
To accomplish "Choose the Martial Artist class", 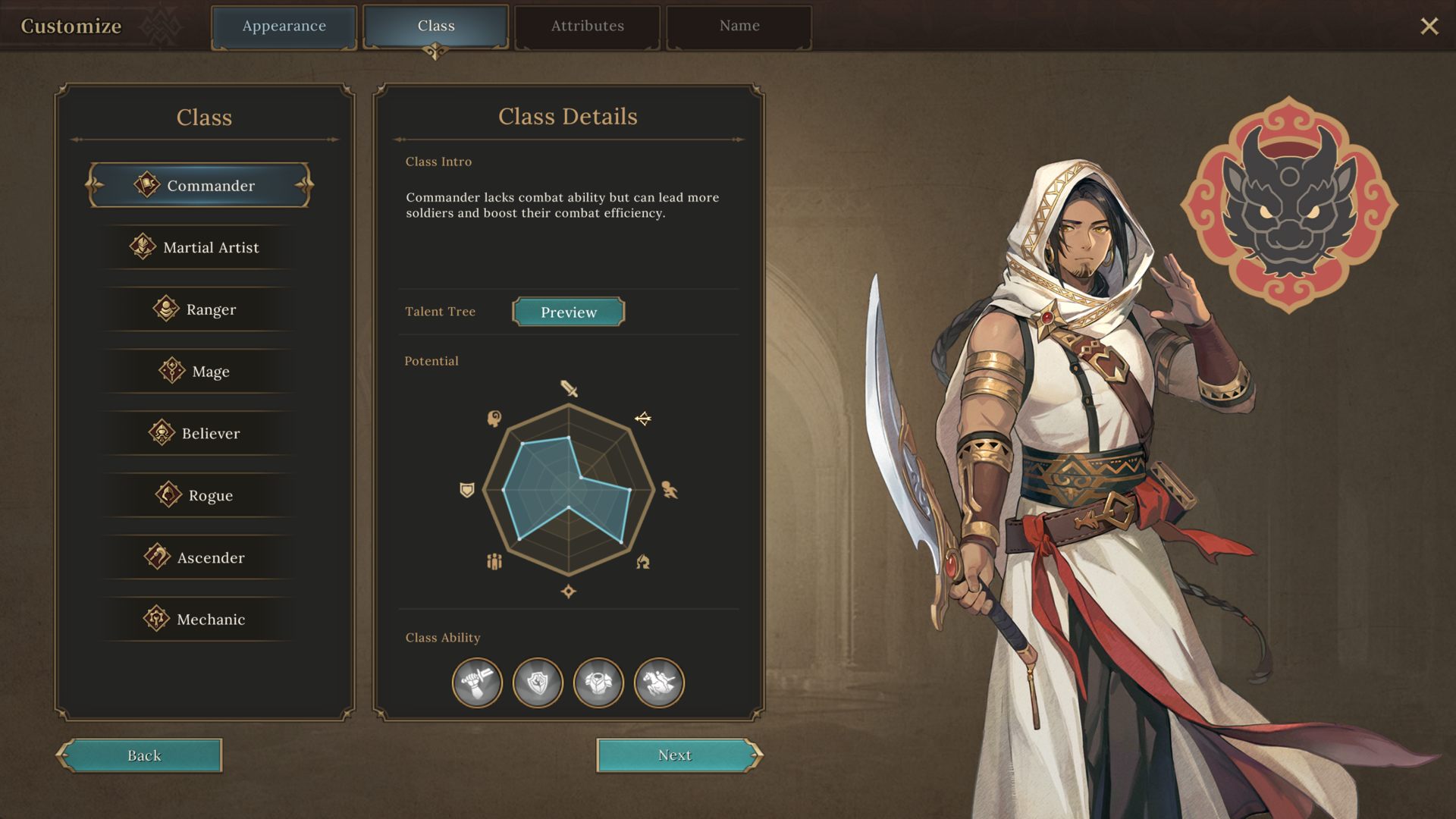I will (x=200, y=248).
